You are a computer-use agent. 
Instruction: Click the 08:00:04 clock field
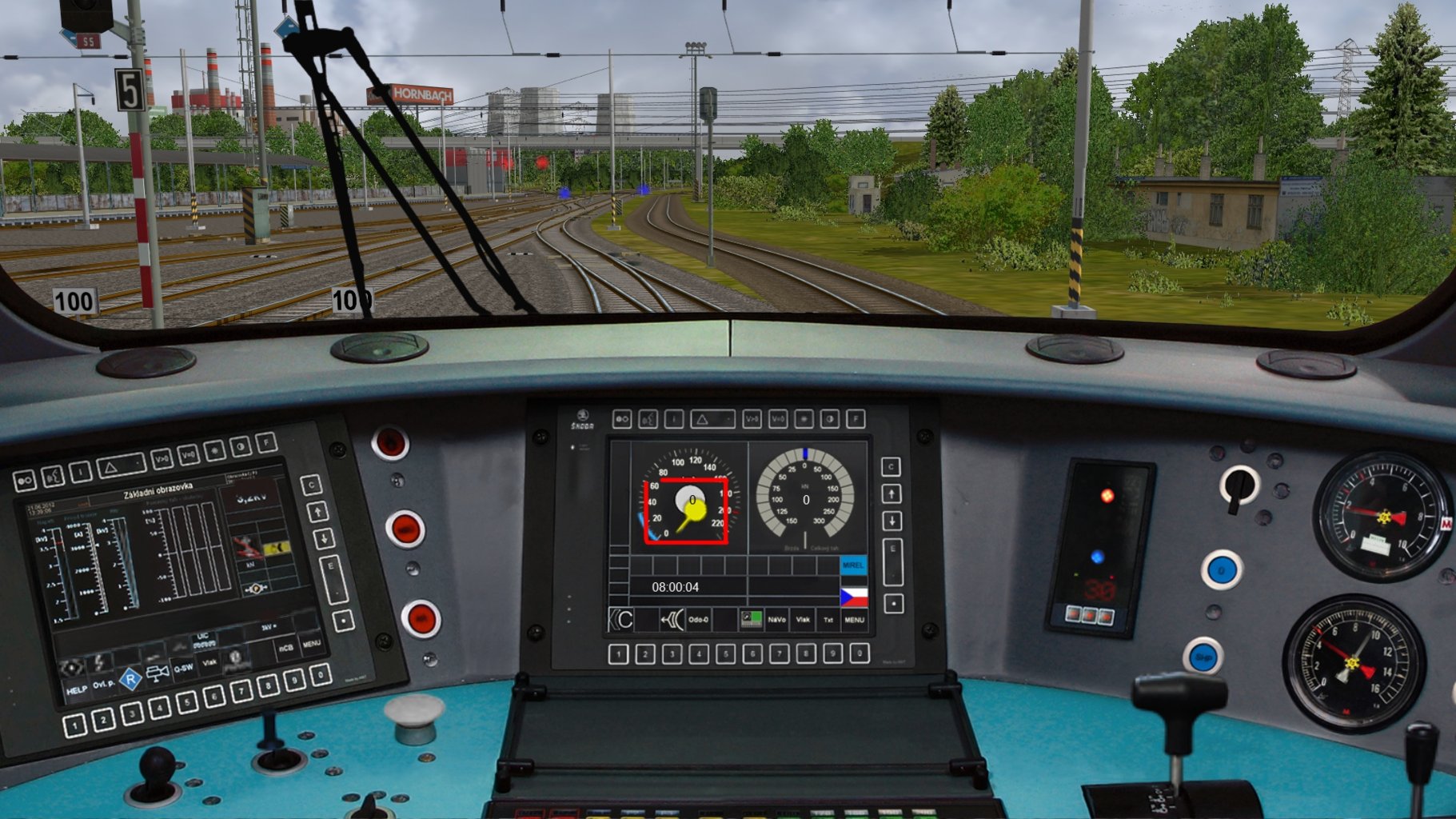pyautogui.click(x=676, y=587)
